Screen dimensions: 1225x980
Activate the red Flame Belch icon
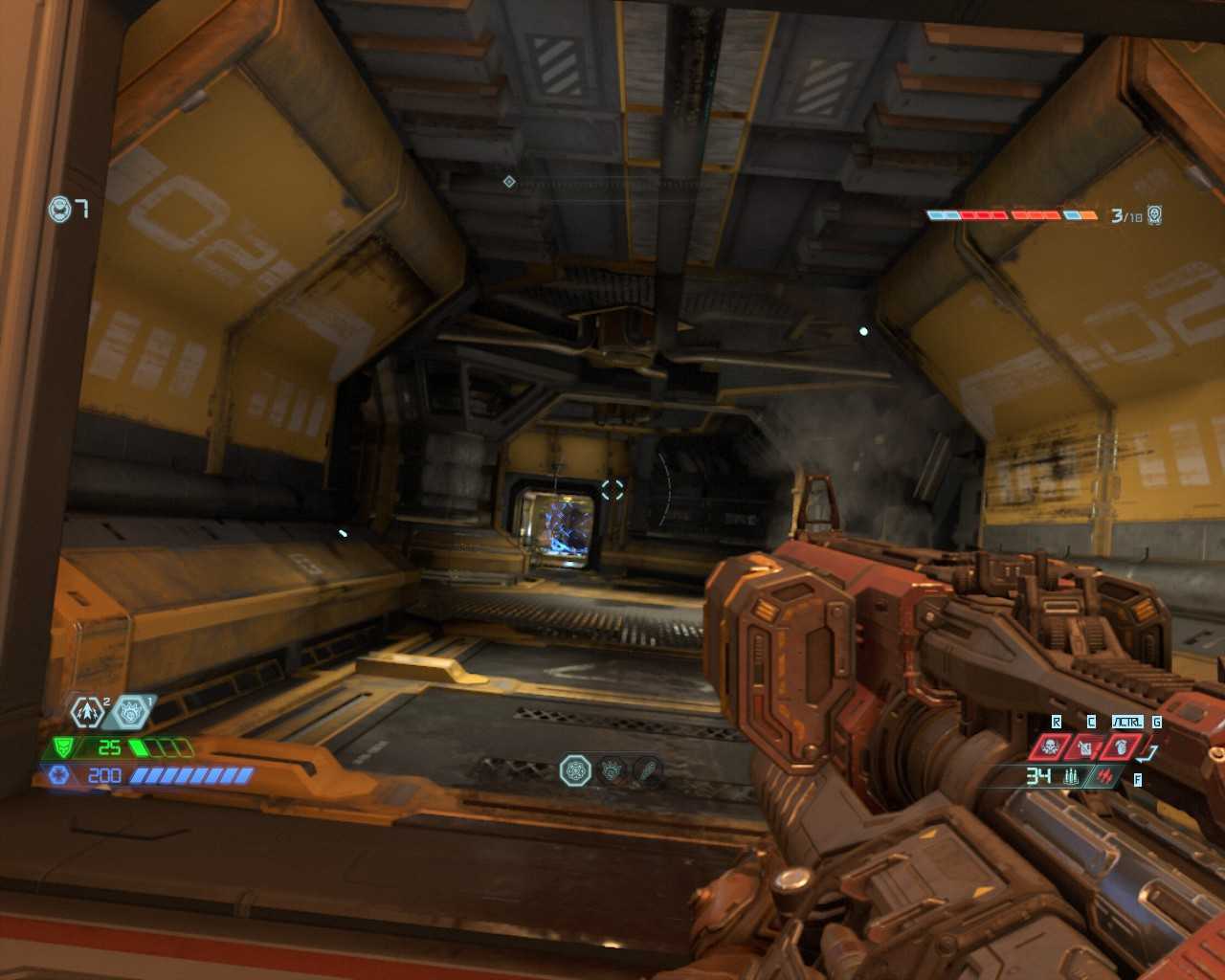click(x=1123, y=746)
